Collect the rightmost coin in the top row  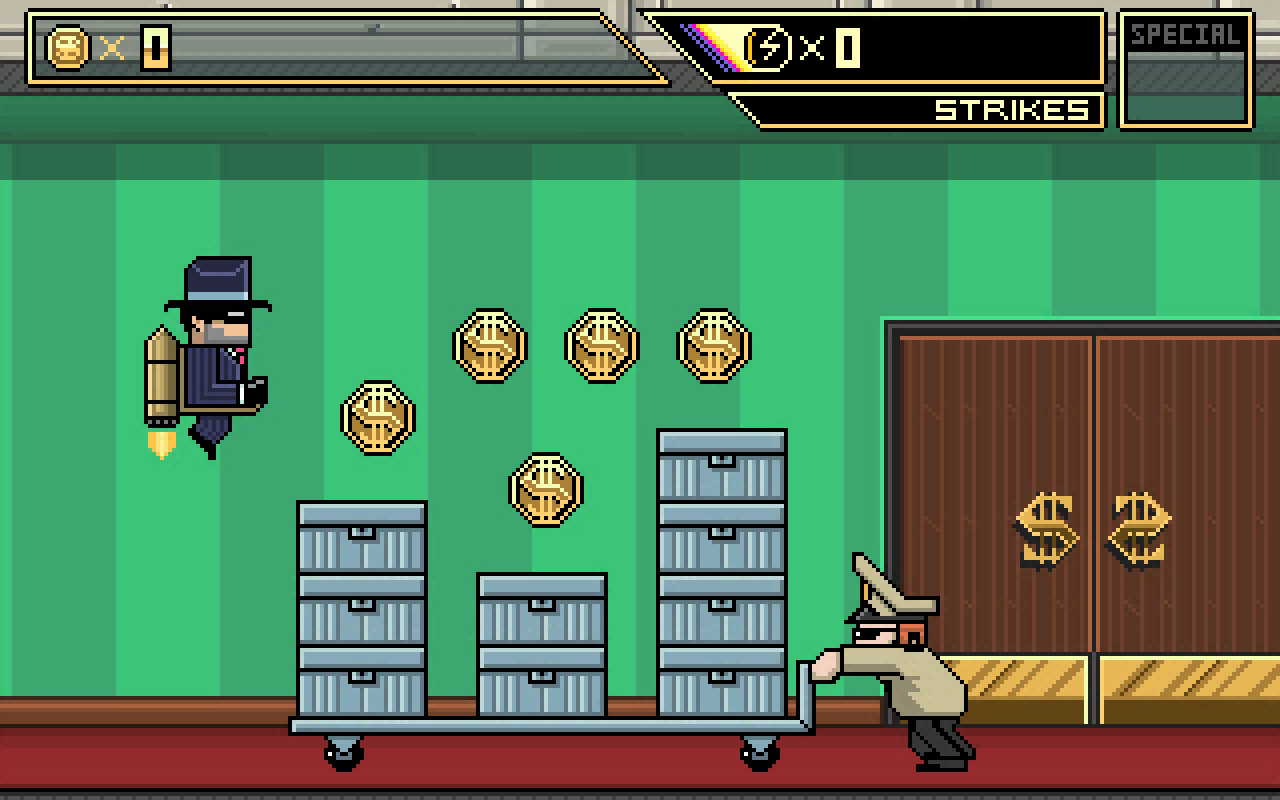pos(712,345)
